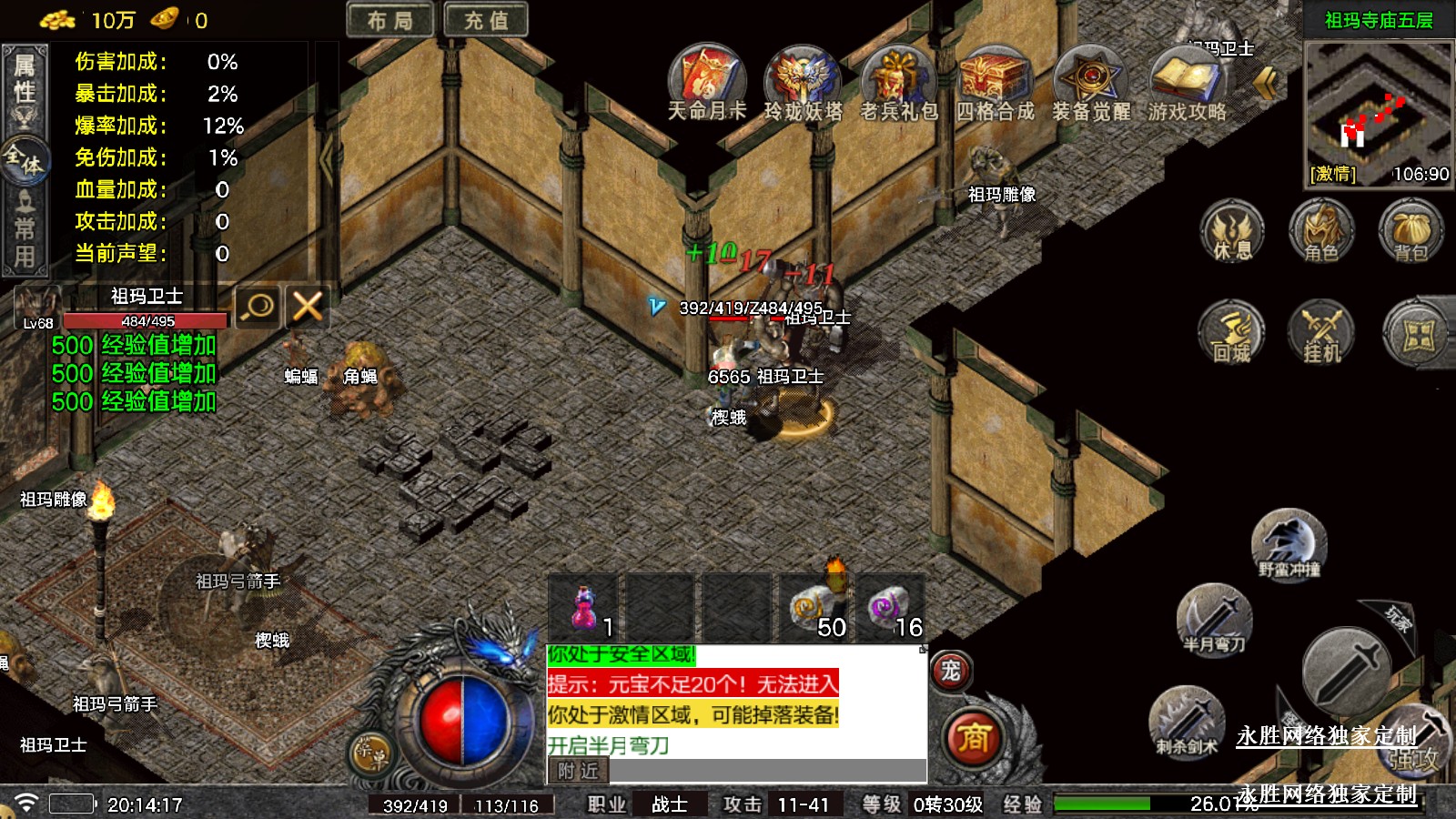1456x819 pixels.
Task: Open the 装备觉醒 equipment awakening
Action: [x=1091, y=77]
